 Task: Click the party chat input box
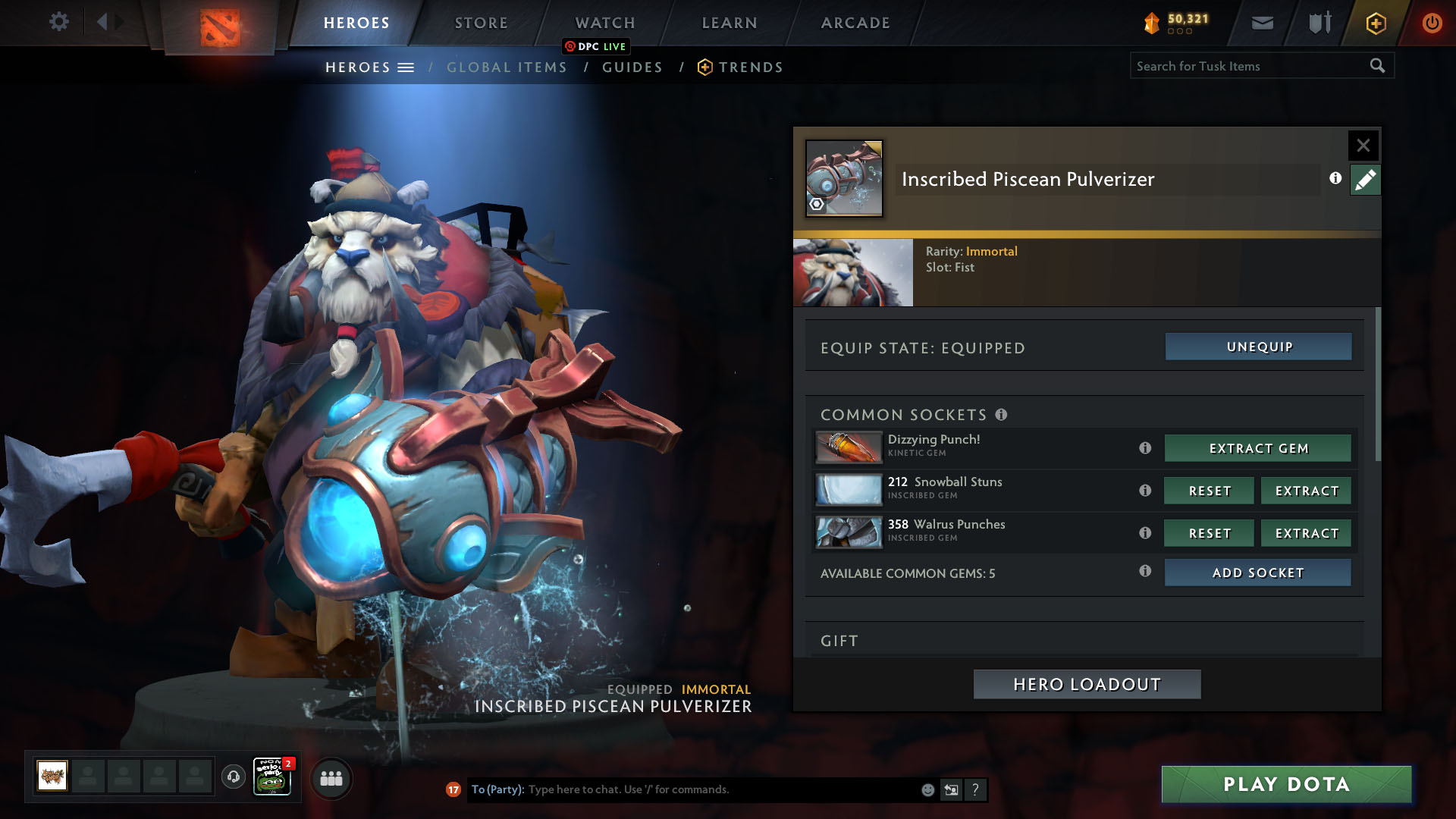click(720, 789)
